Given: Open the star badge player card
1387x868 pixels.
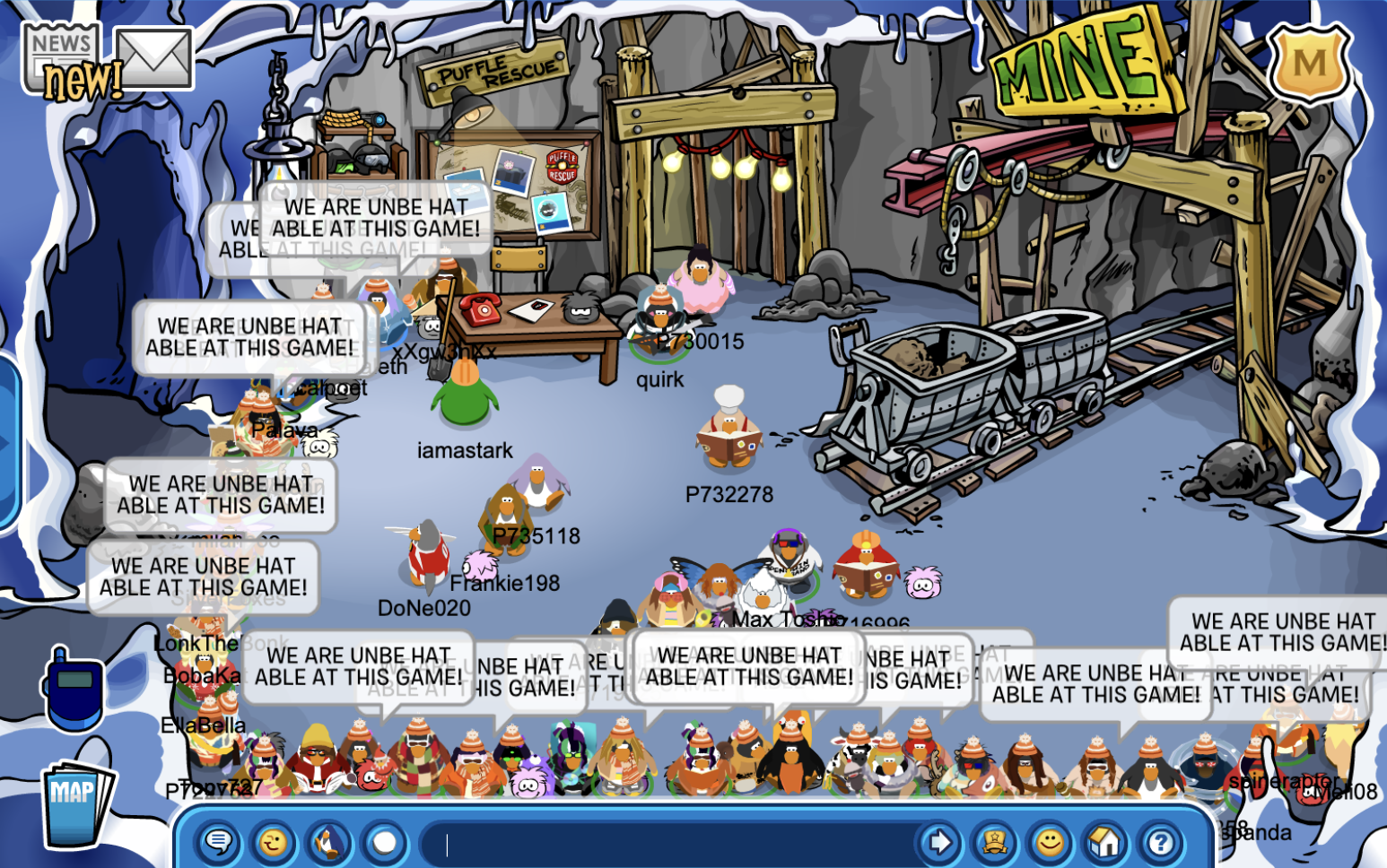Looking at the screenshot, I should pyautogui.click(x=995, y=843).
